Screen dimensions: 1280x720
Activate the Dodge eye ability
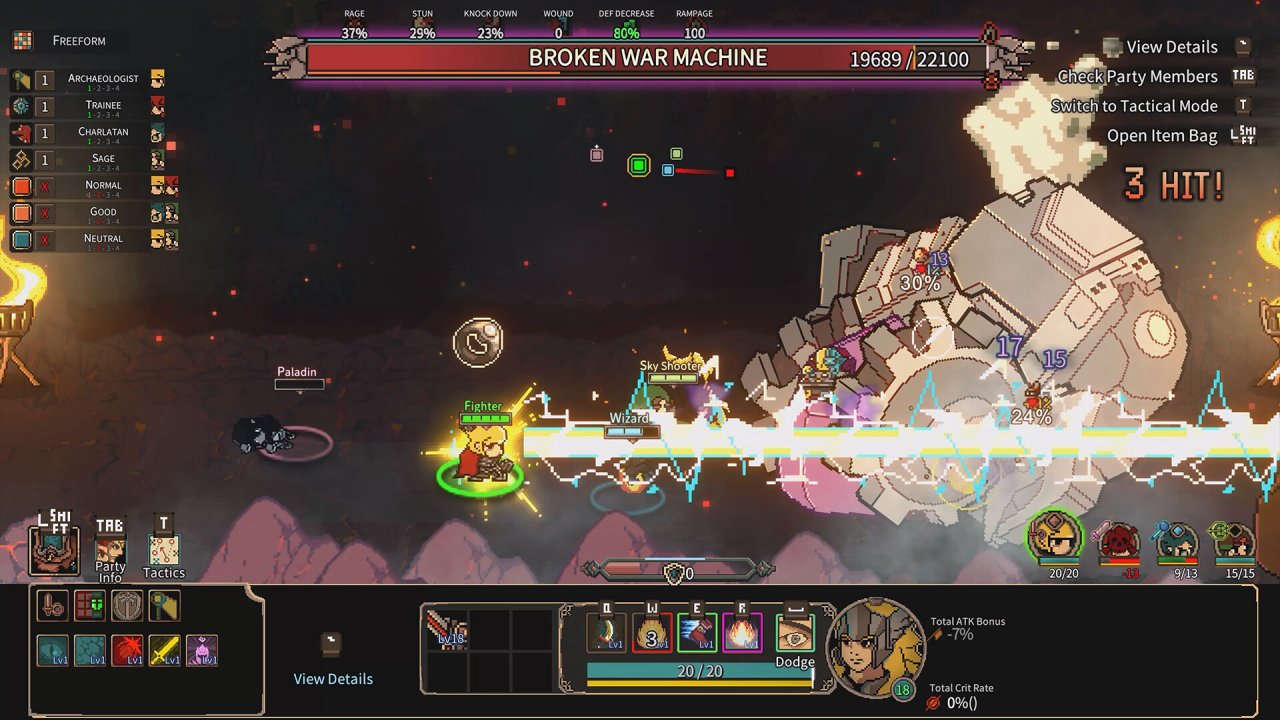pyautogui.click(x=795, y=634)
